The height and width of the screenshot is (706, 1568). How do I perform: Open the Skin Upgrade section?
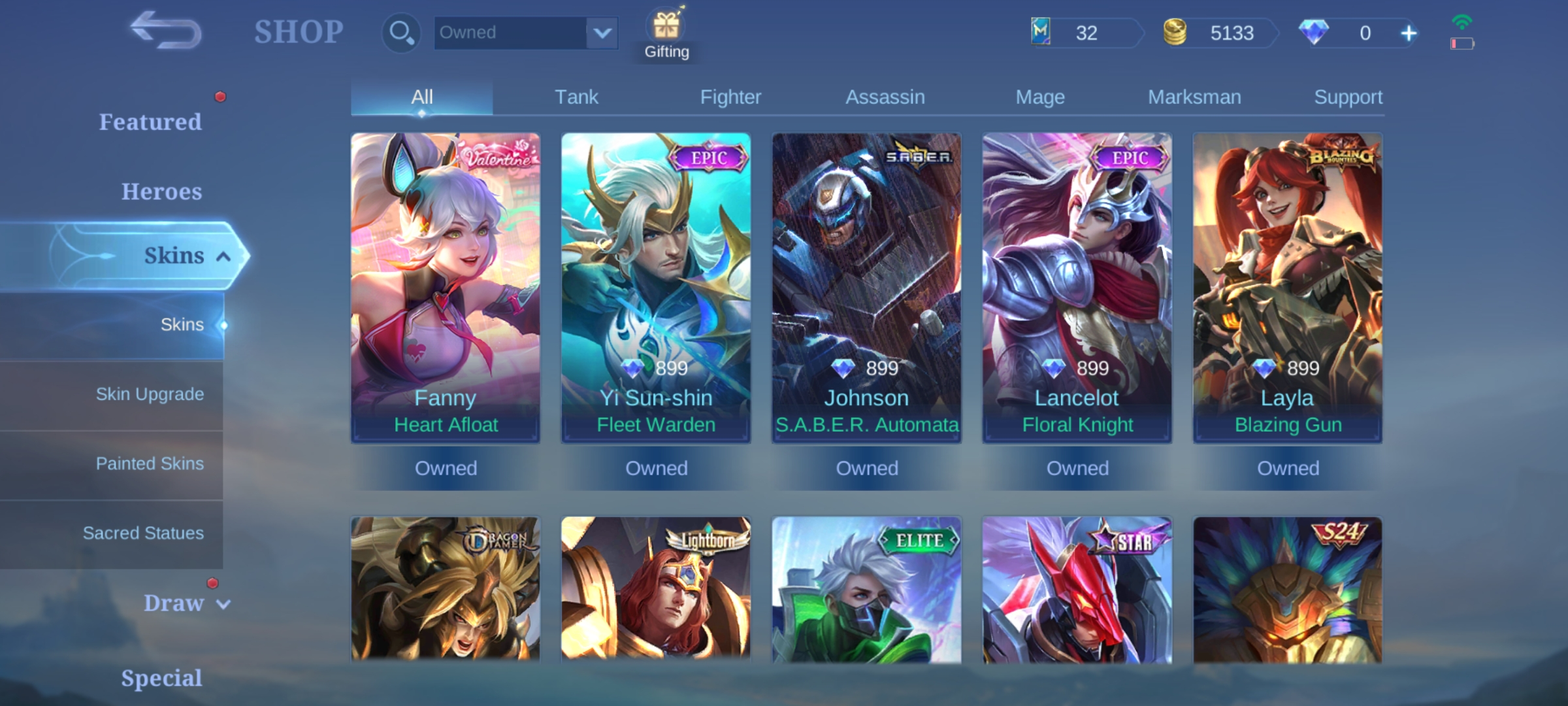pos(150,394)
